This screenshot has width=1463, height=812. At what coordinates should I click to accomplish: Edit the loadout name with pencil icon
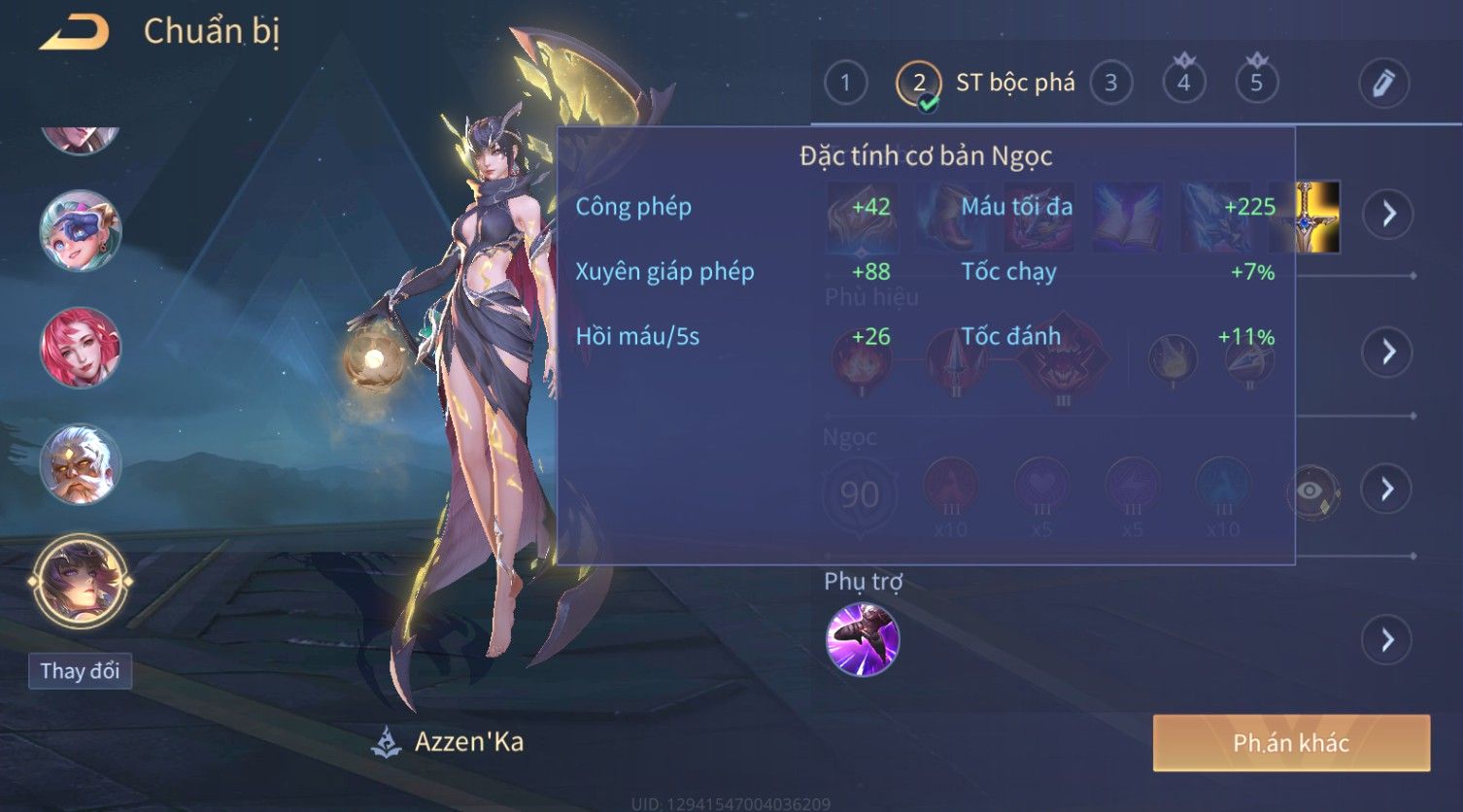[x=1383, y=84]
